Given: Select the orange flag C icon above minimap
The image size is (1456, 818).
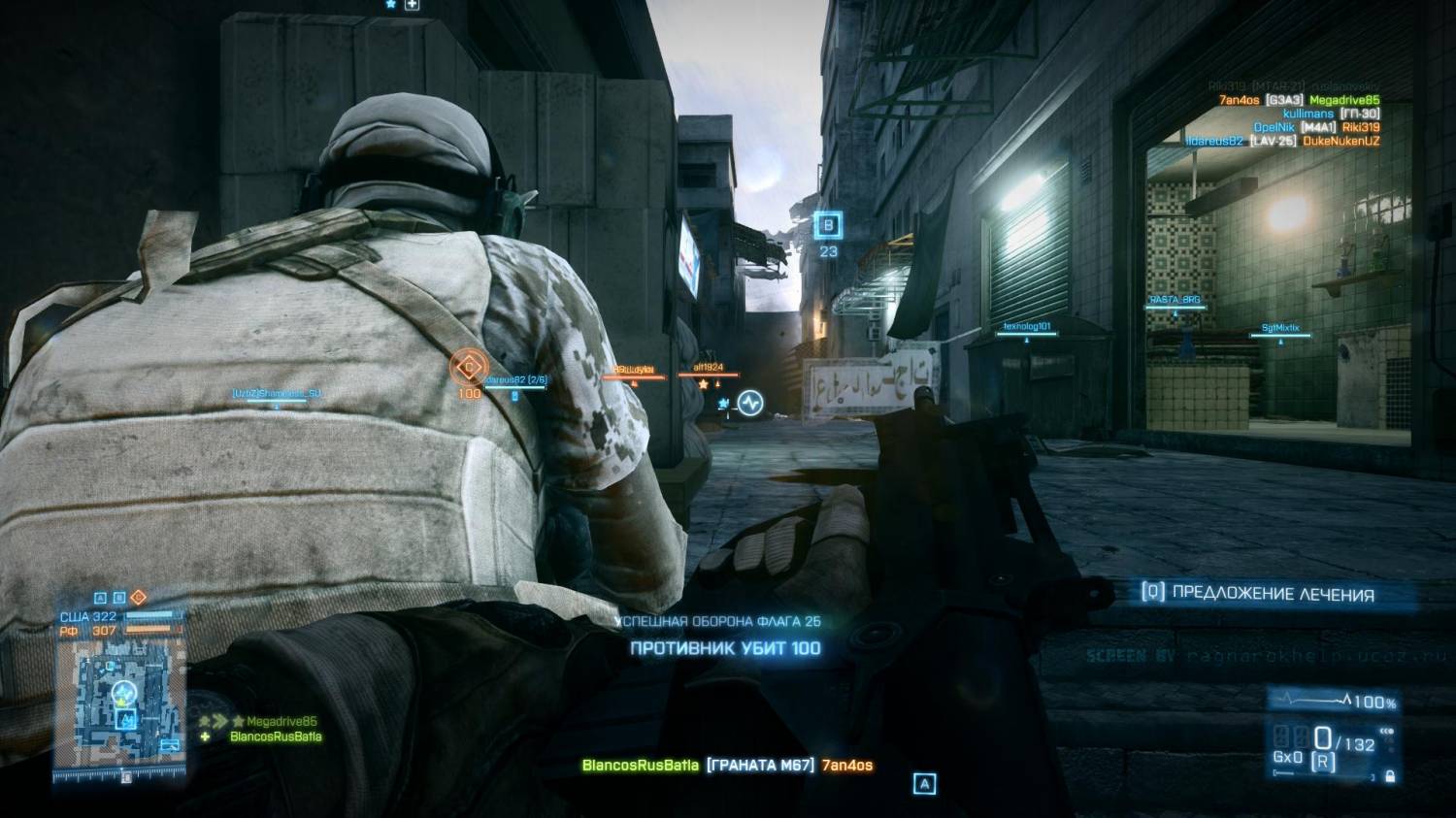Looking at the screenshot, I should tap(138, 598).
